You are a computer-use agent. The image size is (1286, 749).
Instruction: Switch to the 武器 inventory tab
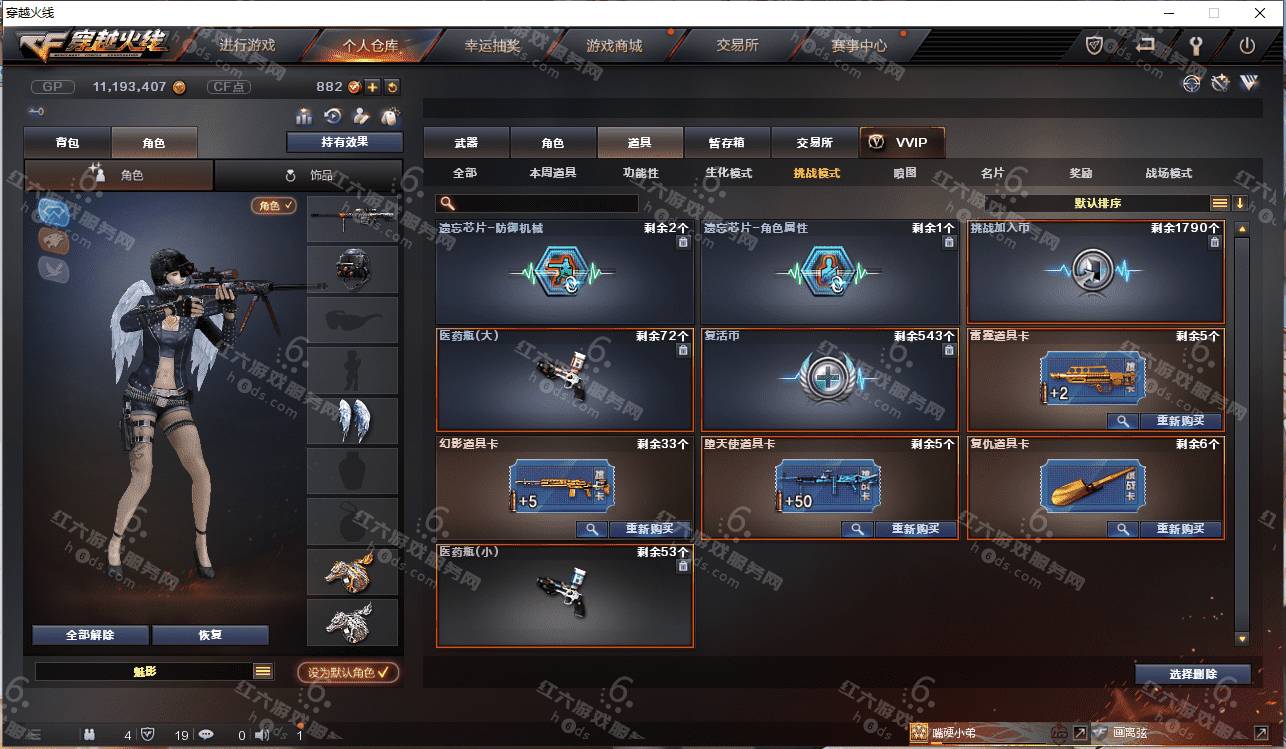466,143
